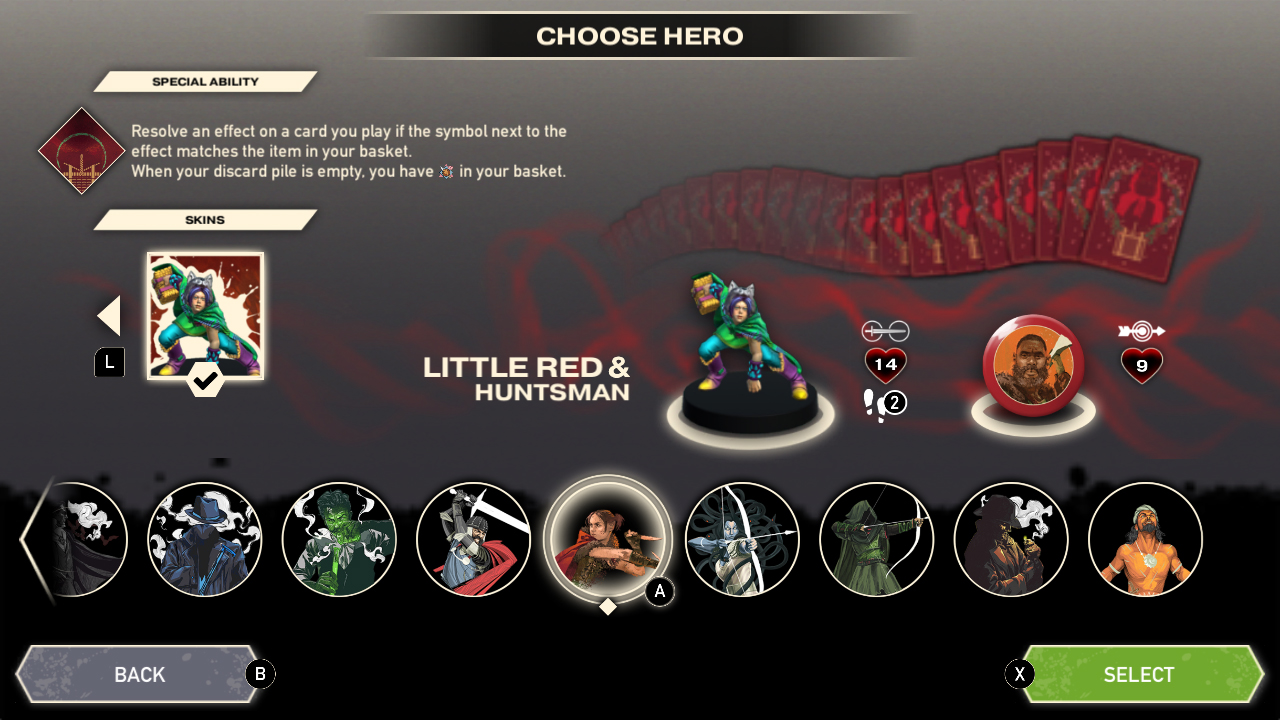
Task: Select the green-faced grinning hero portrait
Action: [339, 540]
